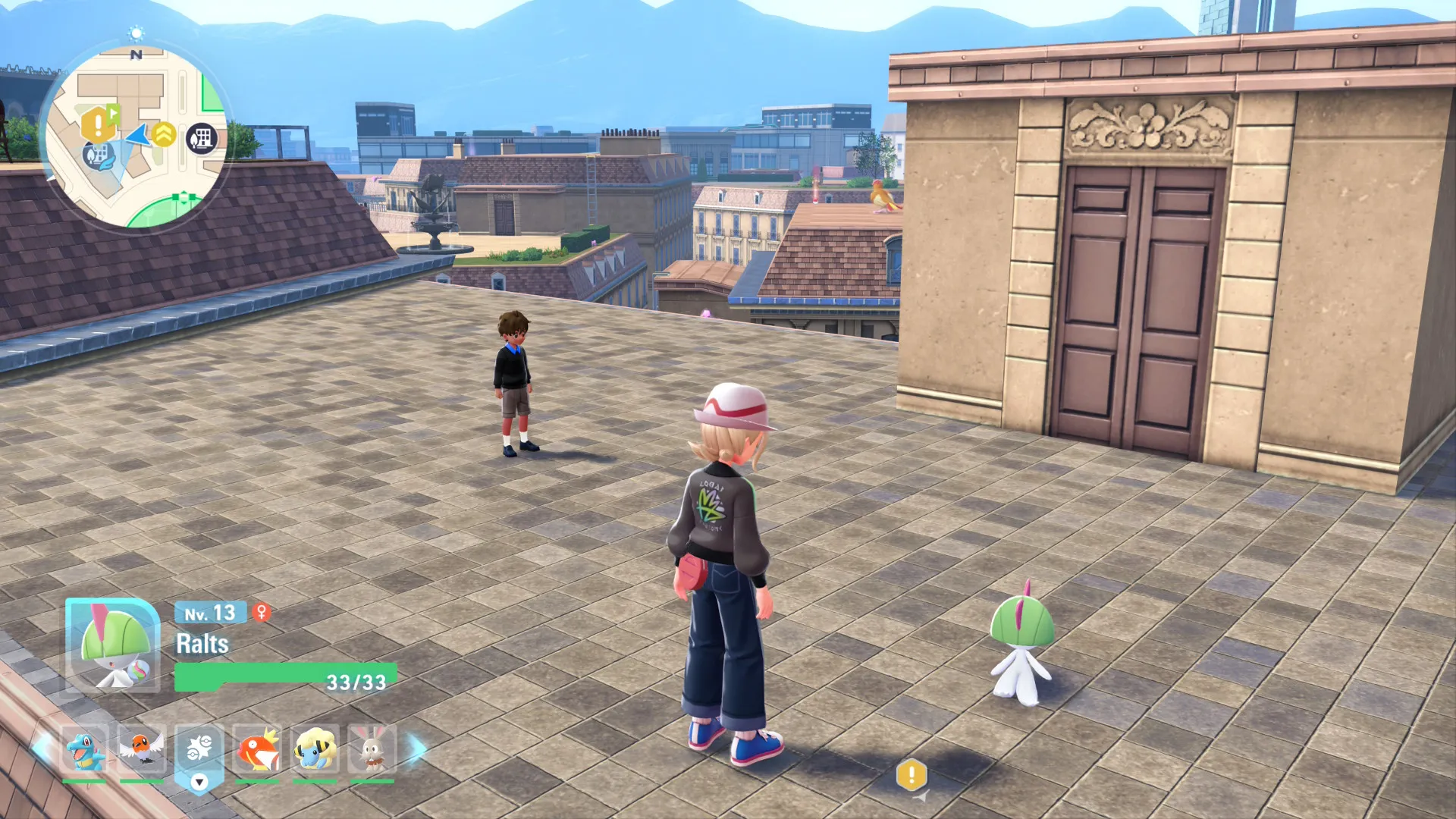Screen dimensions: 1456x819
Task: Click the blue-highlighted building marker on minimap
Action: 97,155
